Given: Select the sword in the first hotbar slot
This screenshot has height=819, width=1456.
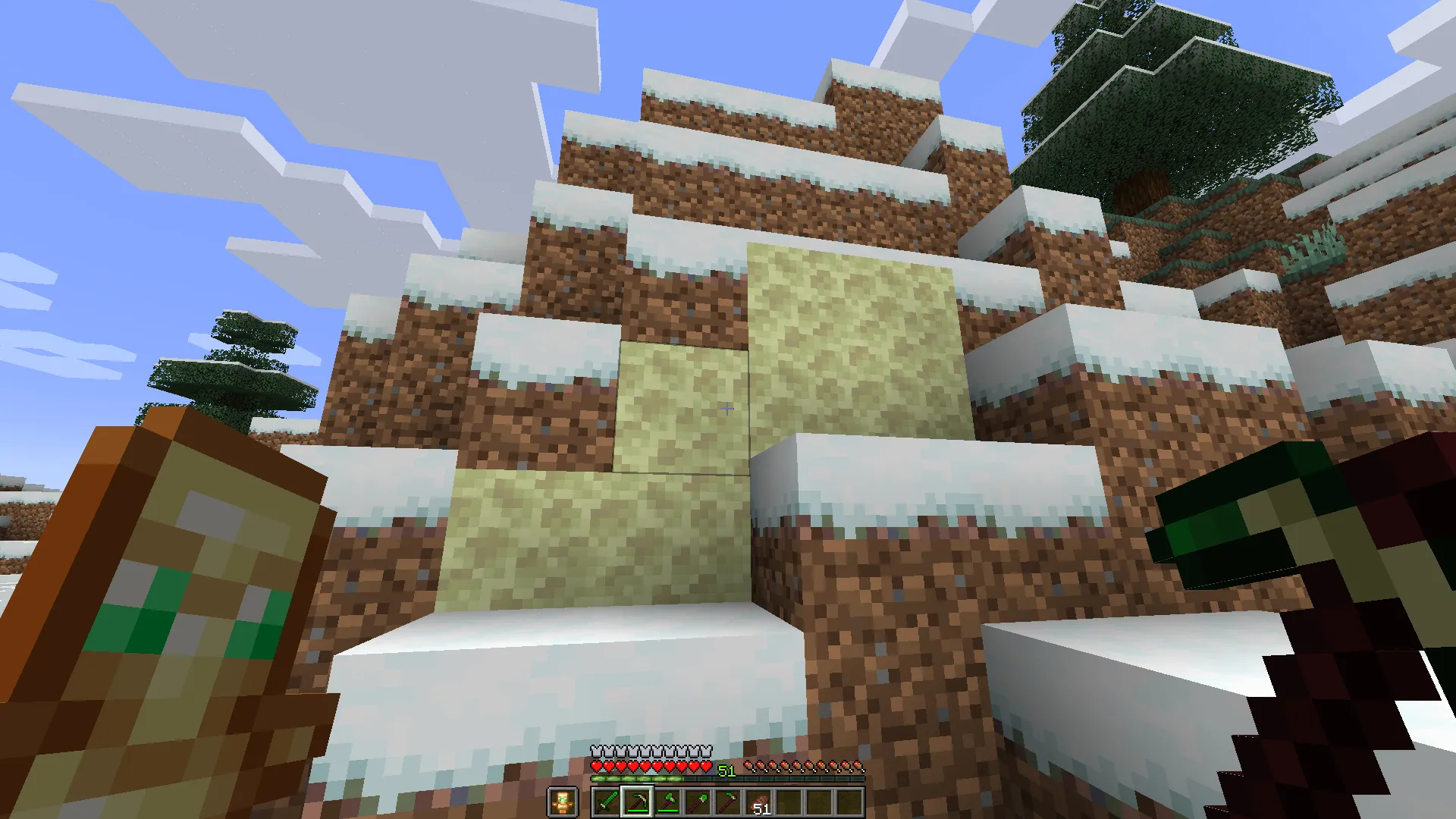Looking at the screenshot, I should 606,802.
